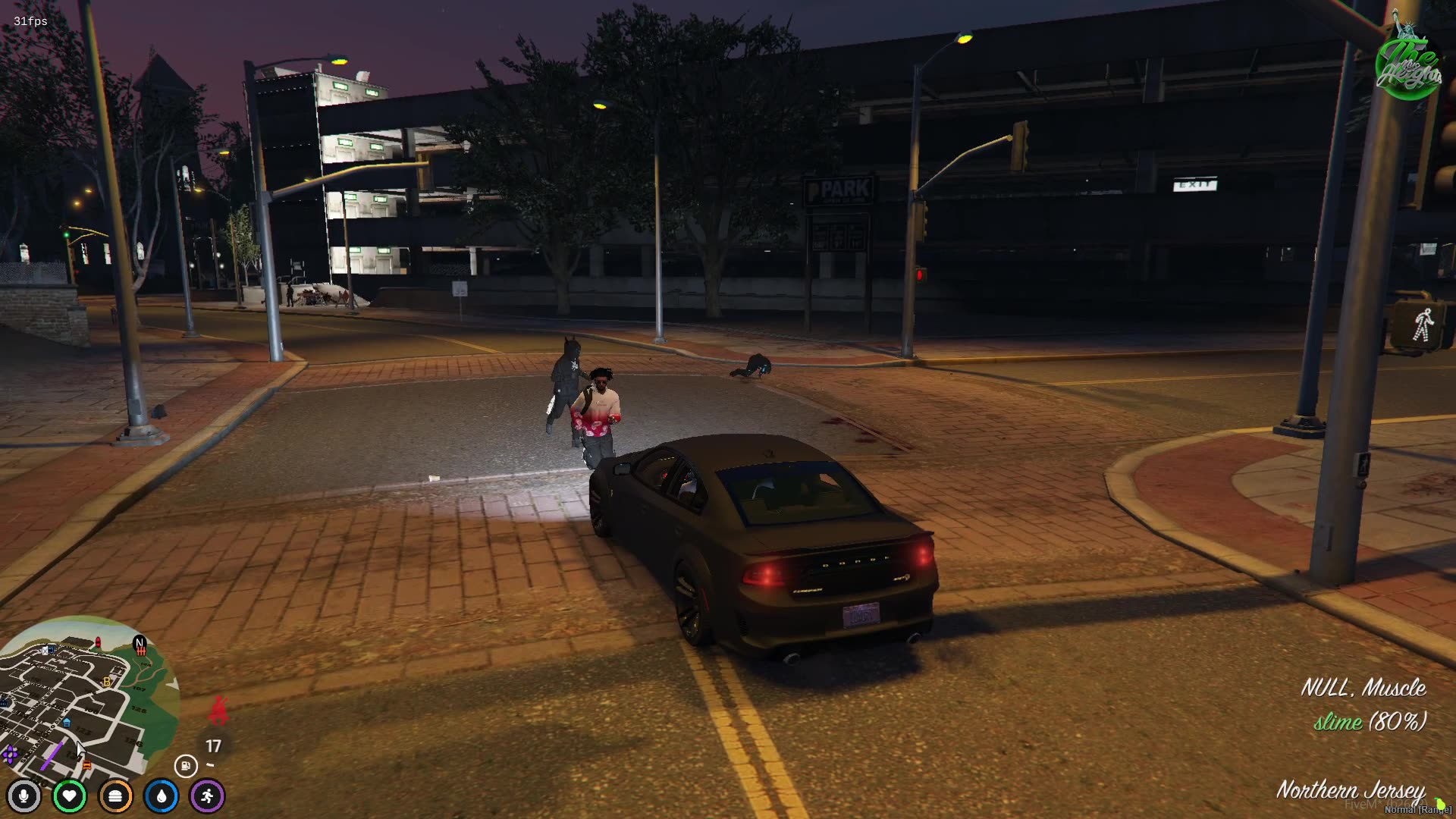Select the yellow B marker on minimap
1456x819 pixels.
coord(107,682)
